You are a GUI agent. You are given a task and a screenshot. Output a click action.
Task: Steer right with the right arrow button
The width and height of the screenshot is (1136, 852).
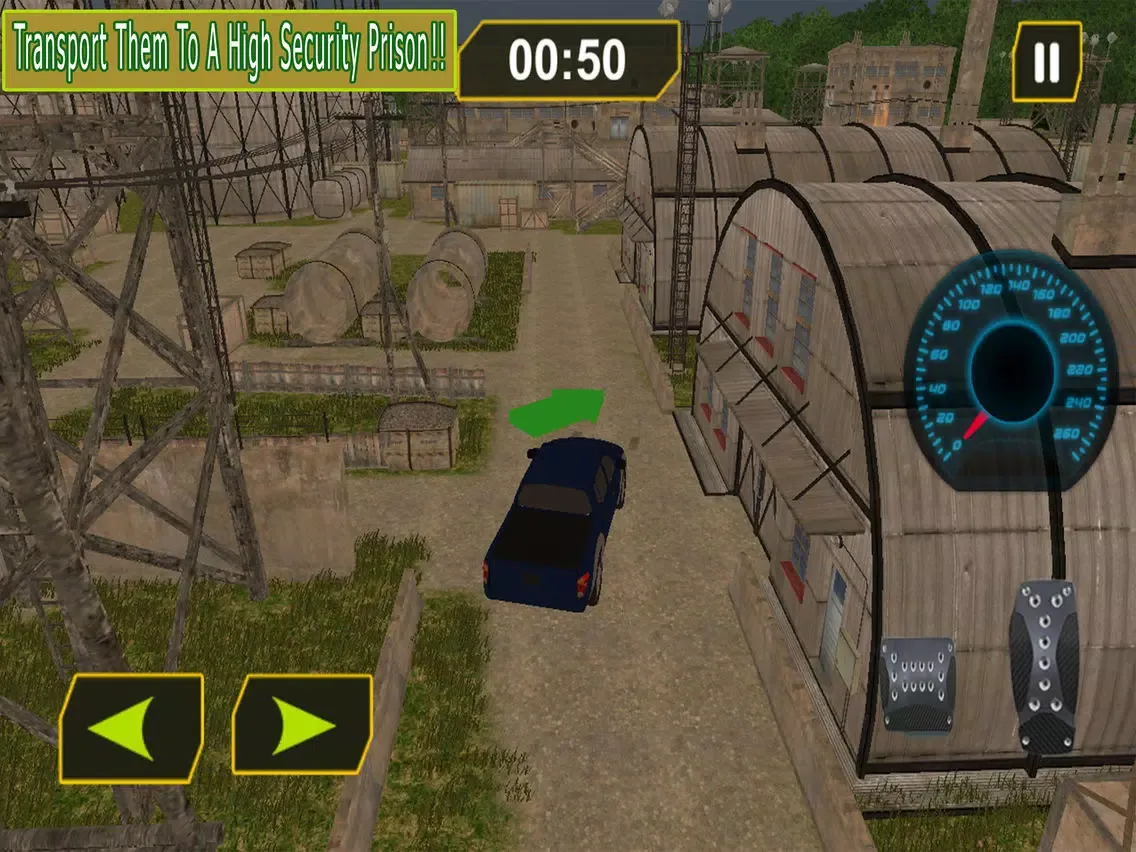(x=302, y=724)
